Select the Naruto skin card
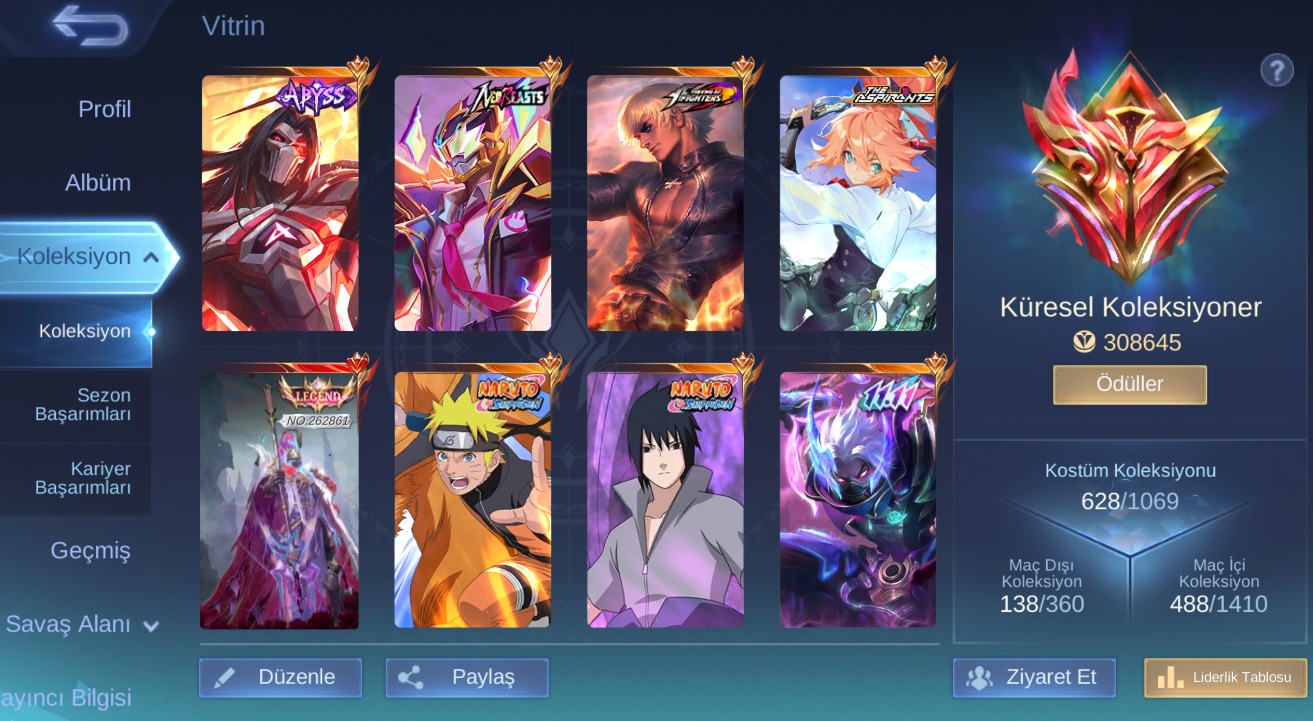This screenshot has width=1313, height=721. tap(472, 500)
